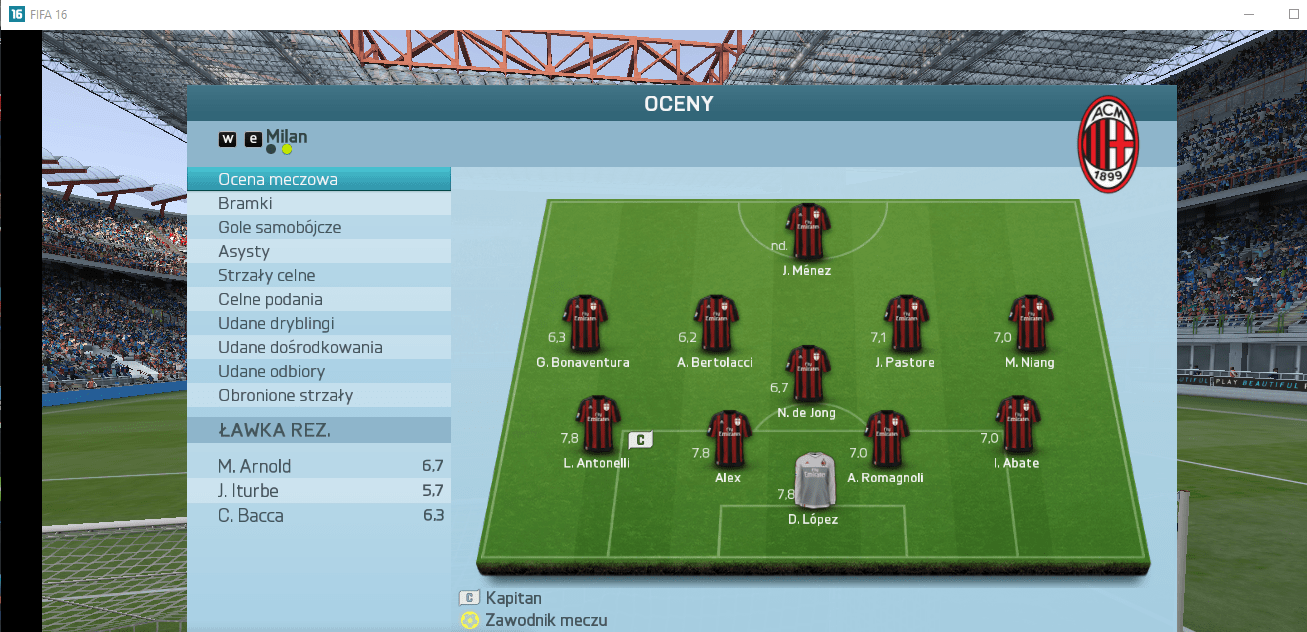The width and height of the screenshot is (1307, 632).
Task: Click N. de Jong's shirt
Action: point(807,374)
